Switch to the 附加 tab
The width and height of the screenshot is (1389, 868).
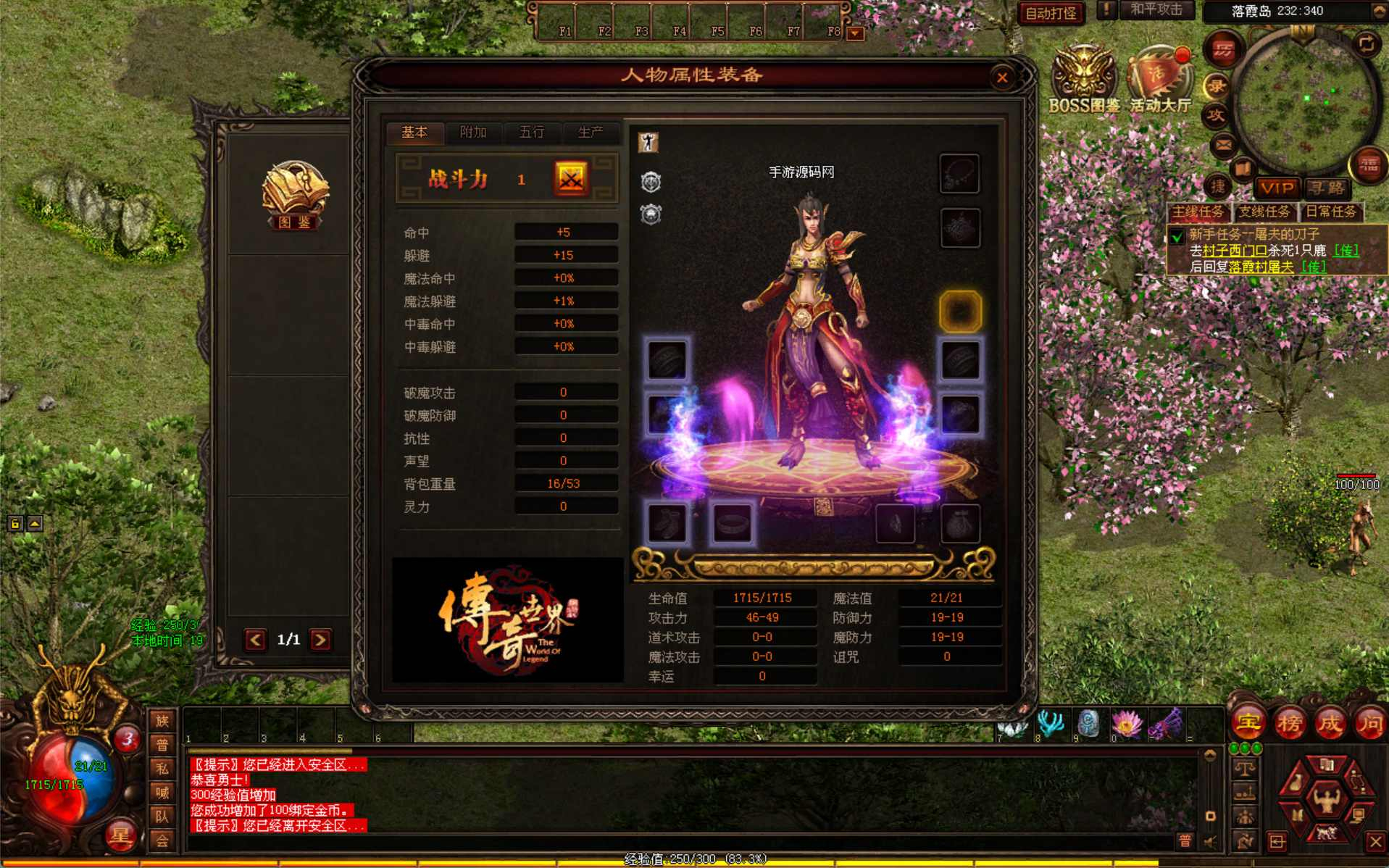(x=473, y=133)
